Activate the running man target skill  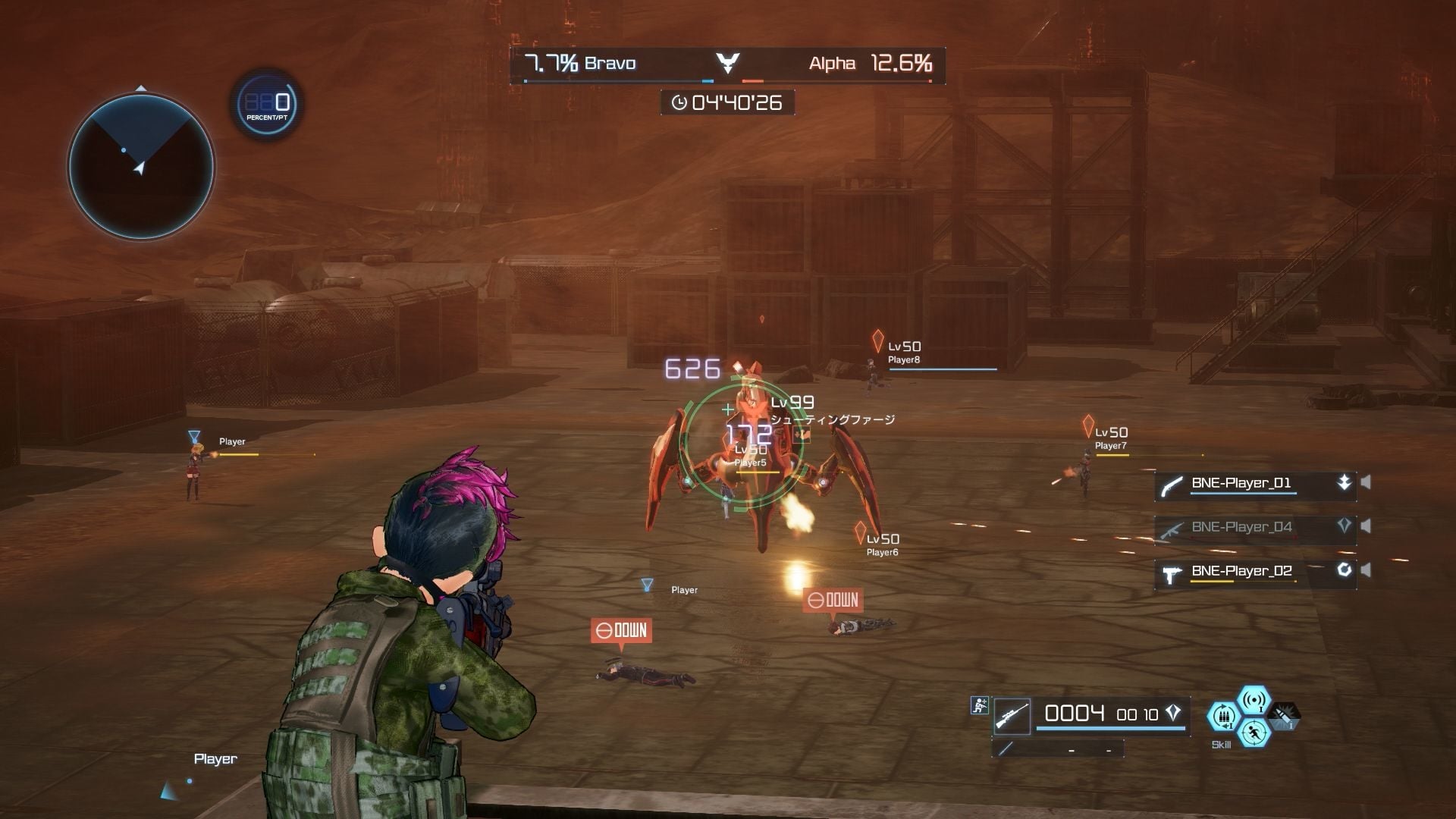tap(1254, 733)
